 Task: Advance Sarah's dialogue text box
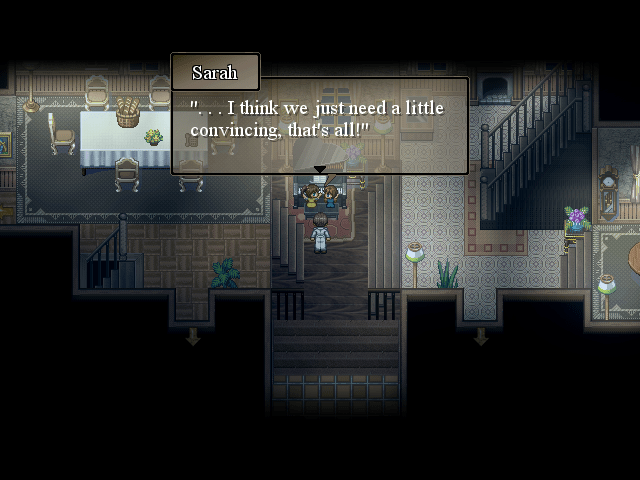point(320,124)
